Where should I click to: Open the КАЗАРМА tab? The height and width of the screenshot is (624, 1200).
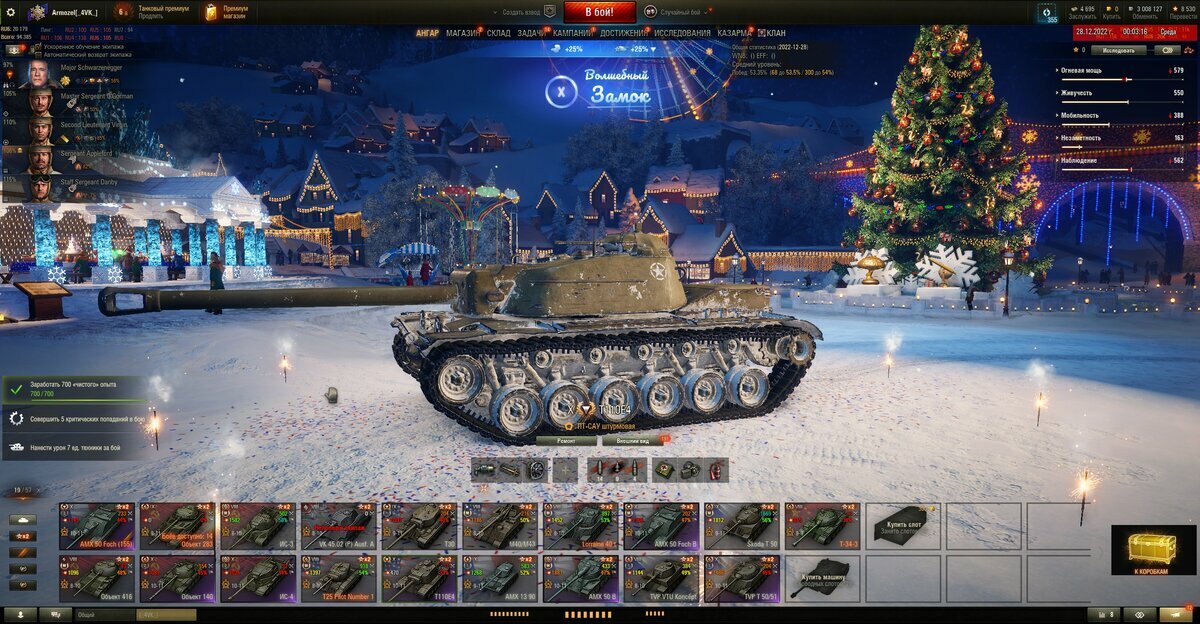click(735, 33)
